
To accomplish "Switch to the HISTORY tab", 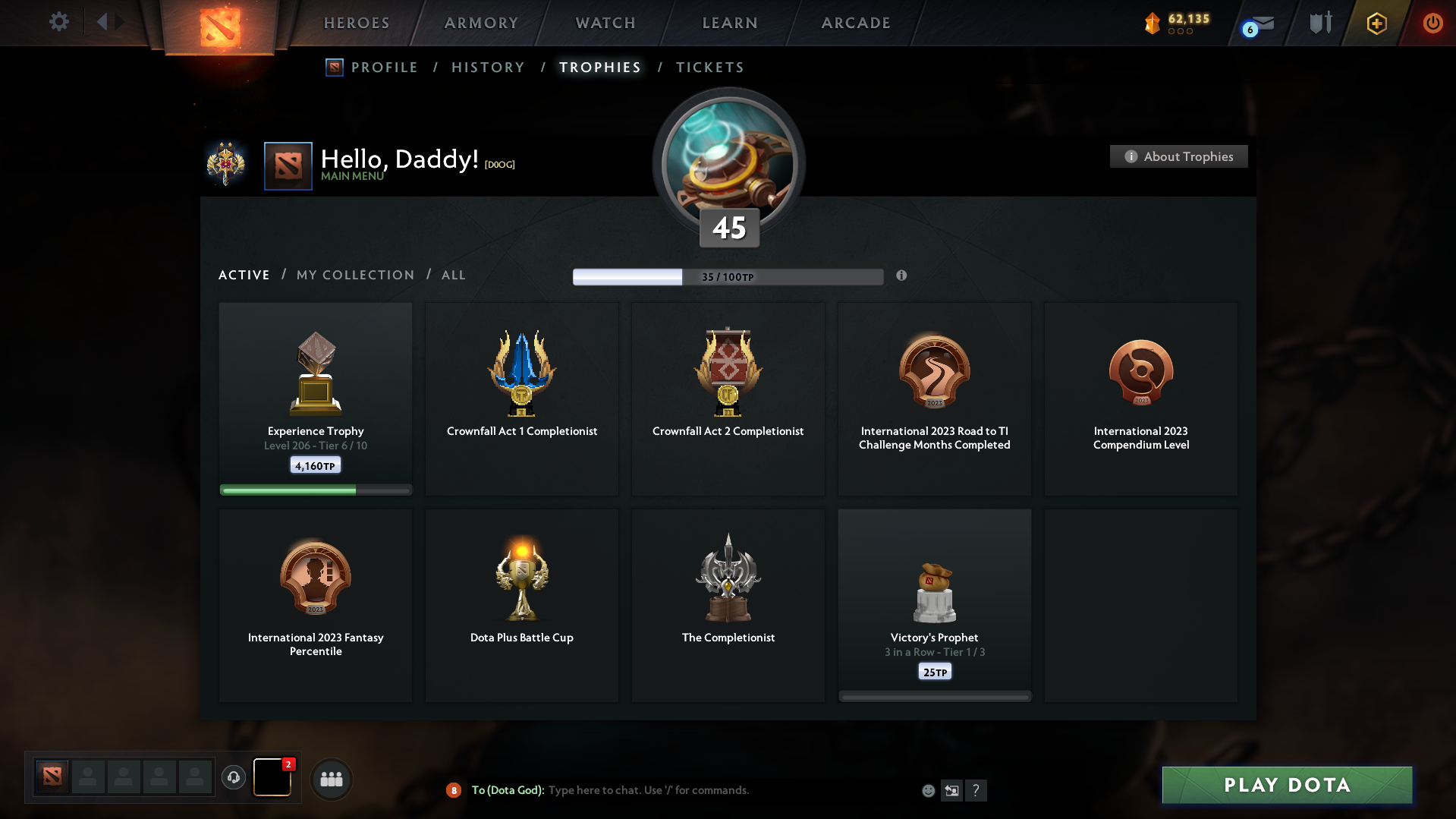I will pyautogui.click(x=487, y=67).
